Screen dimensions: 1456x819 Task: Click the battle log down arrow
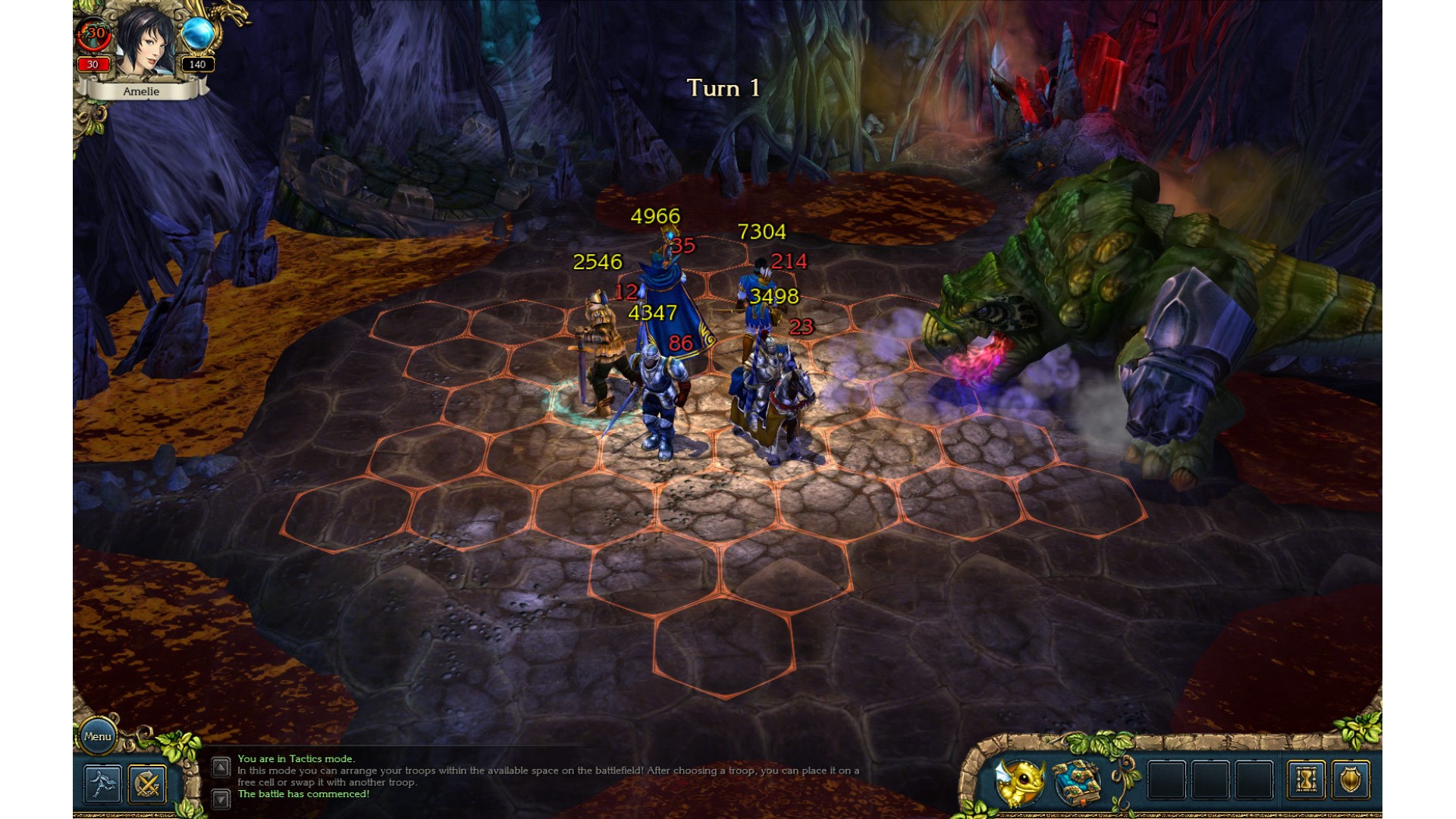coord(221,798)
